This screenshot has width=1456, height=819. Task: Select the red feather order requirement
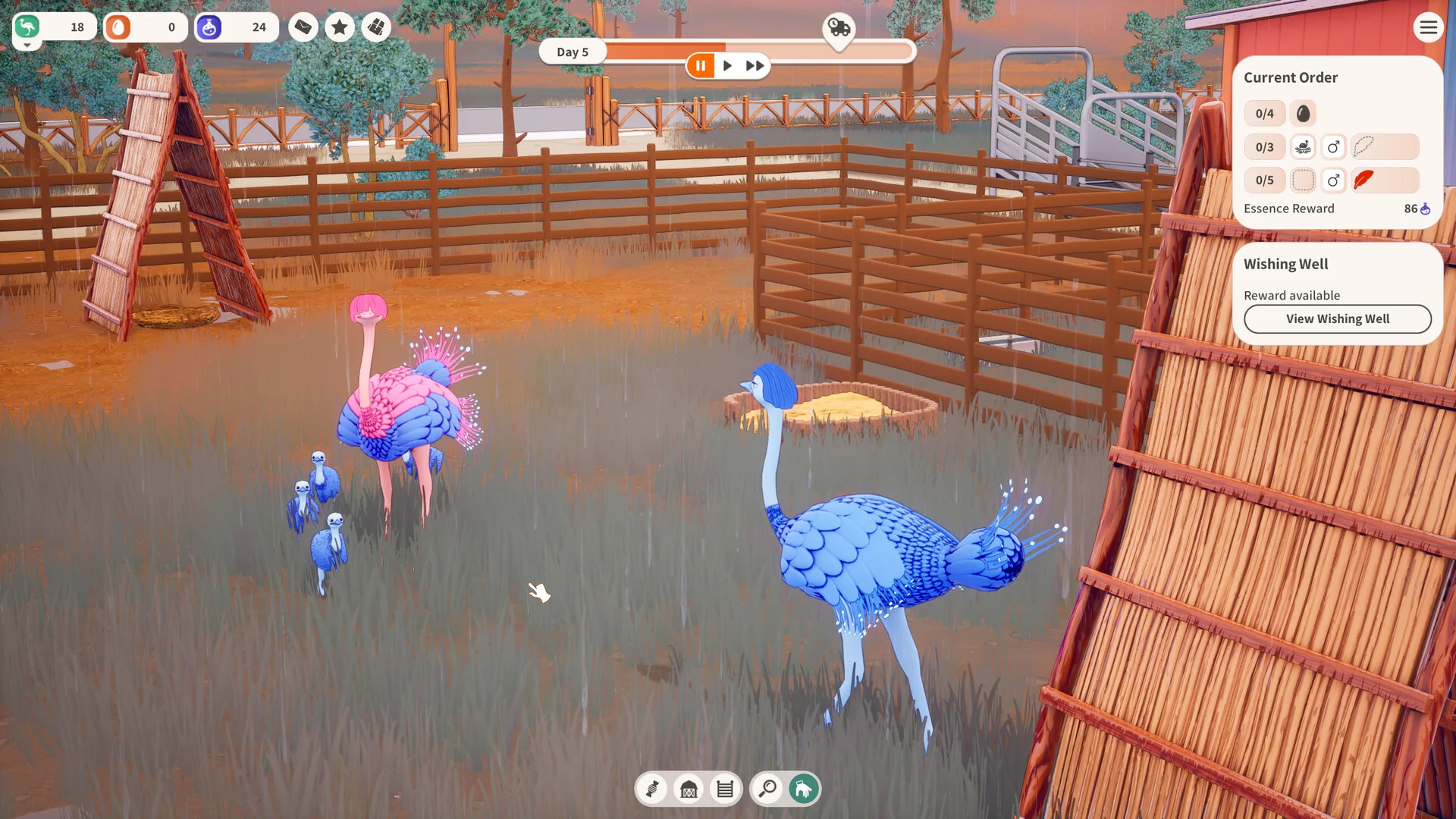[x=1363, y=180]
